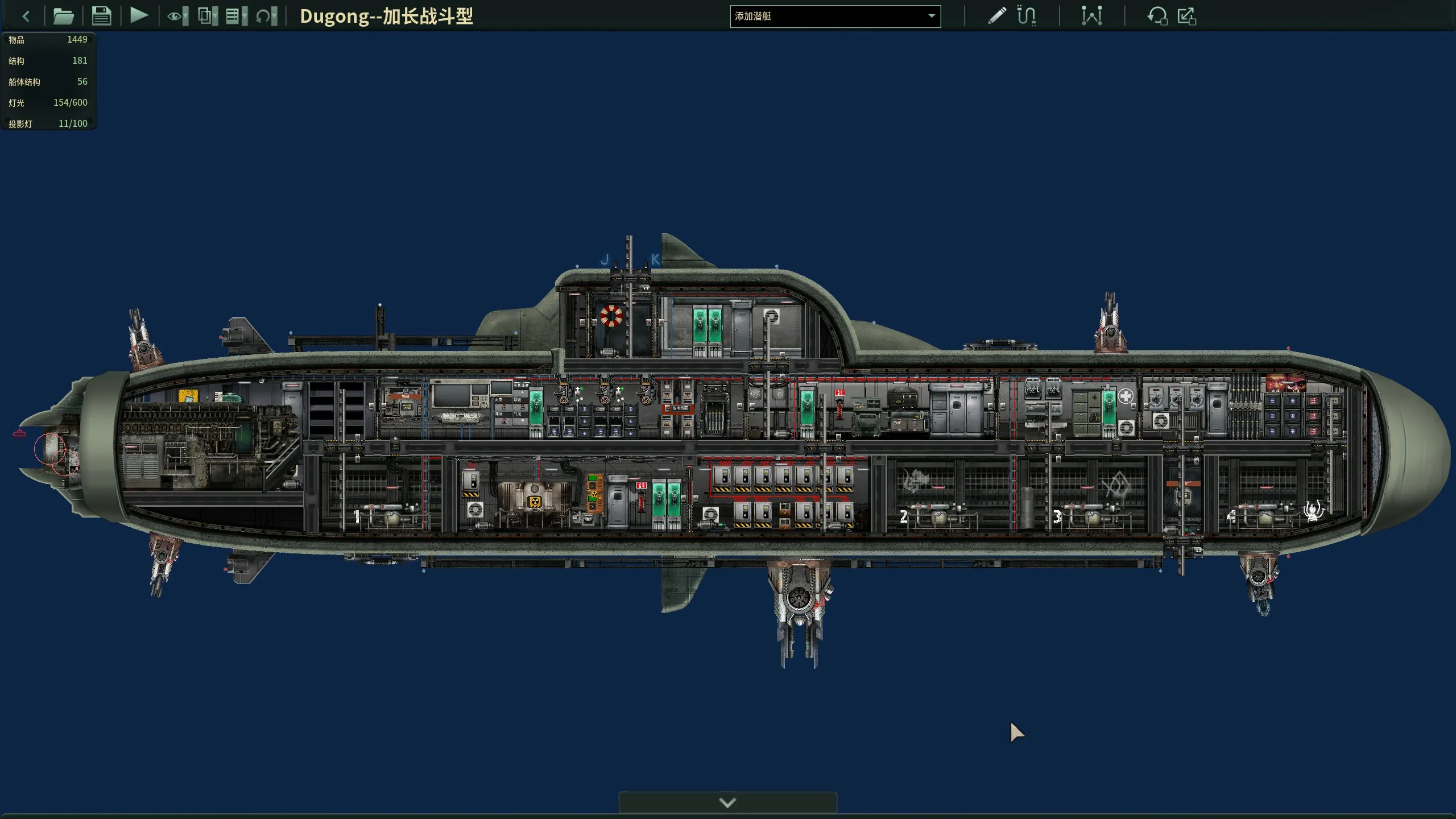Open the undo arrow menu
This screenshot has width=1456, height=819.
click(266, 16)
